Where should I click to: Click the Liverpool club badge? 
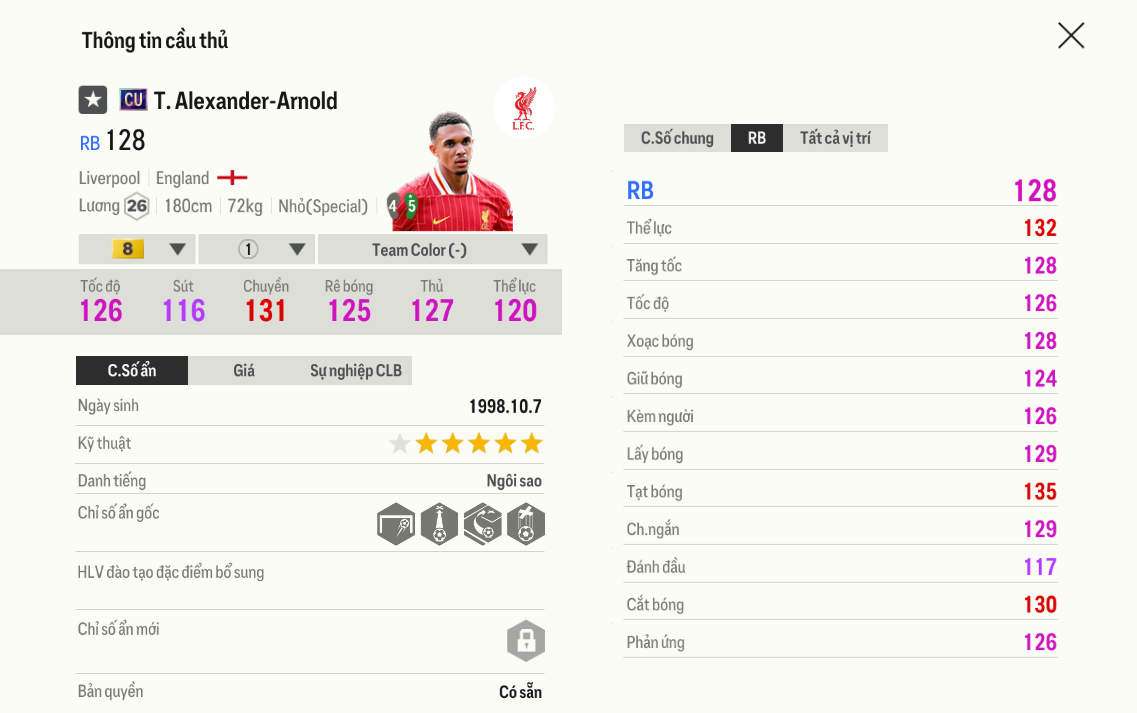(x=523, y=106)
